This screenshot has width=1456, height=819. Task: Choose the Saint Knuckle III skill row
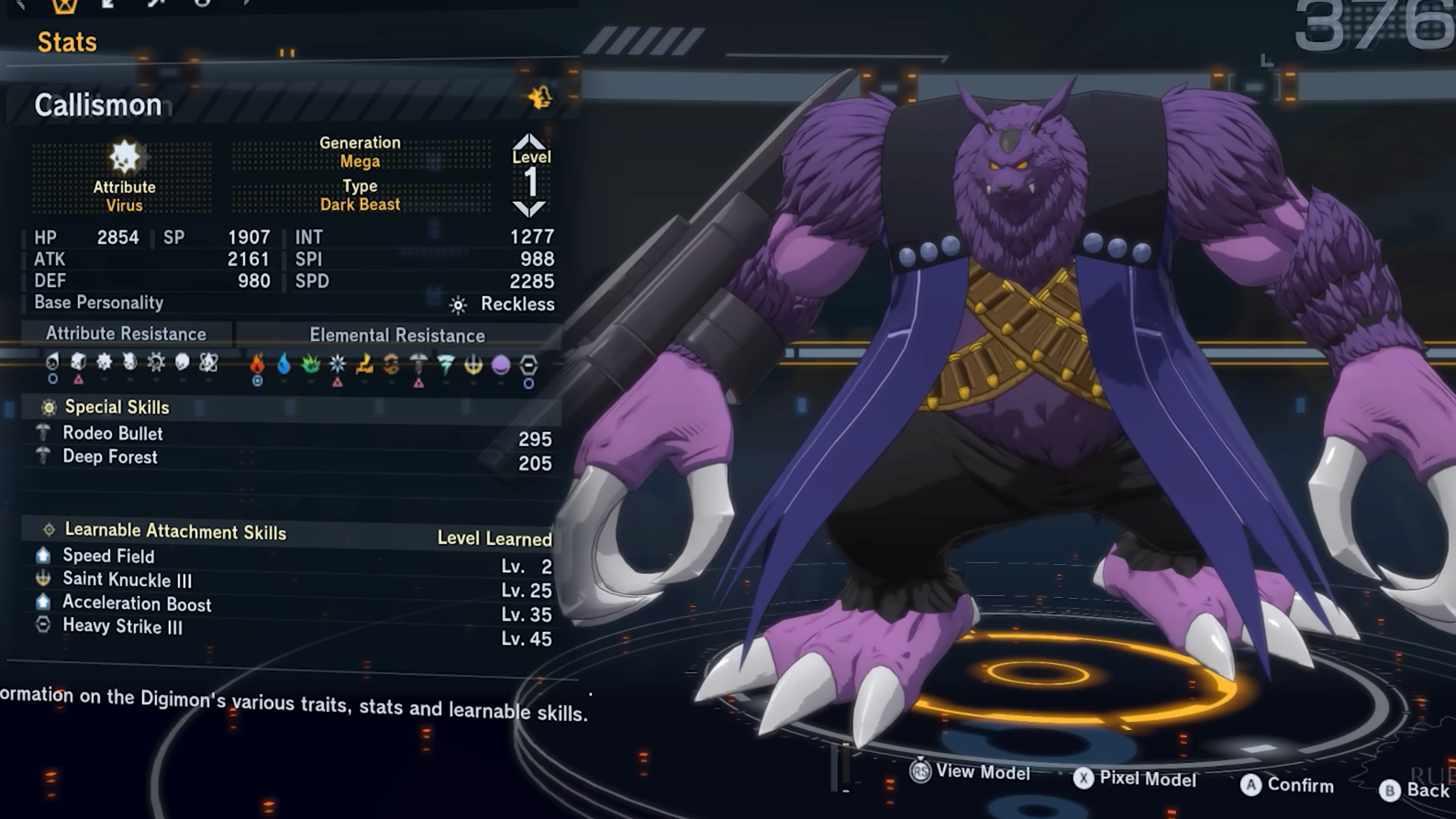coord(127,580)
